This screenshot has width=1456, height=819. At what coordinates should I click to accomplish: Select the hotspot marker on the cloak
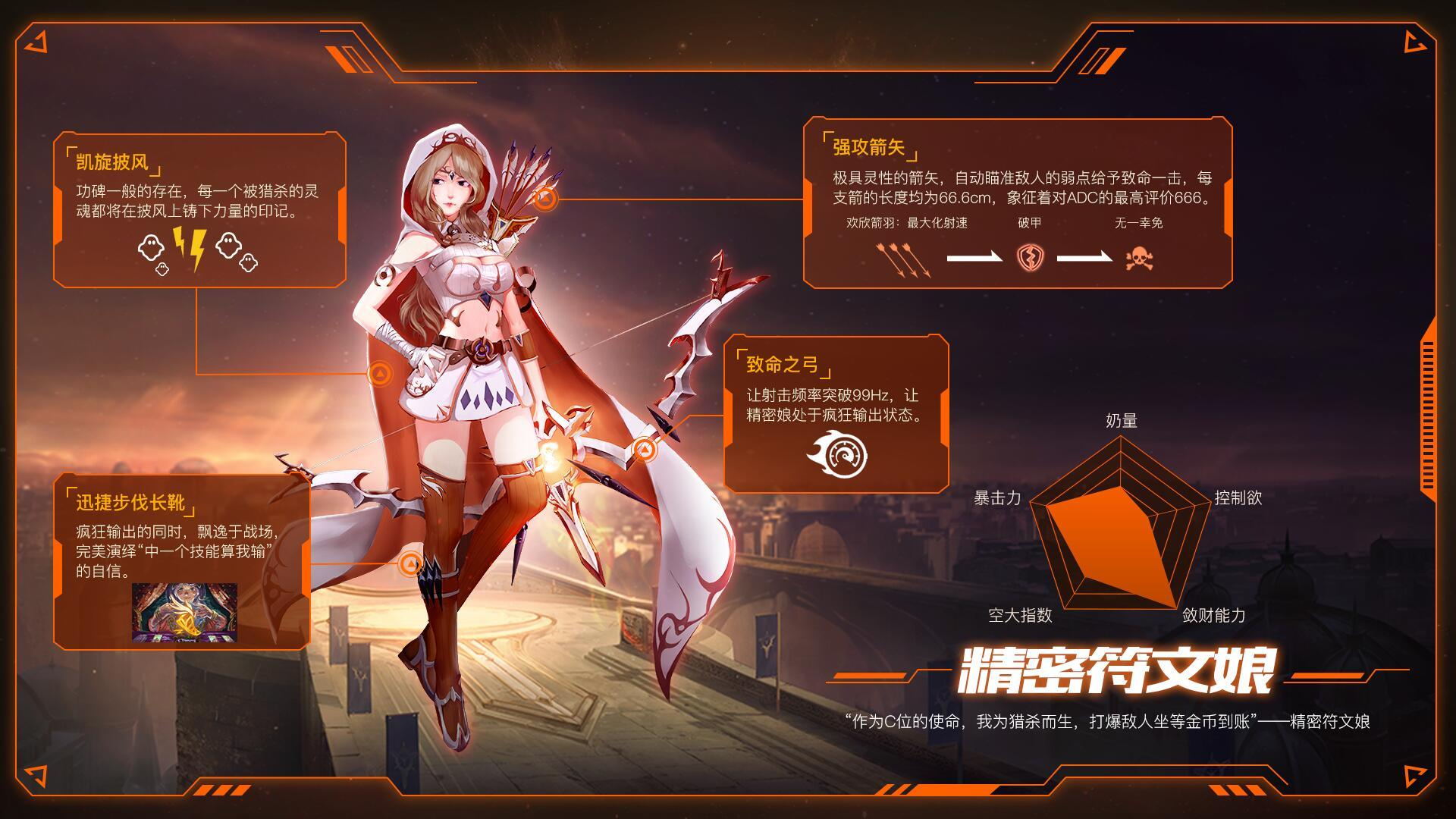[x=380, y=373]
